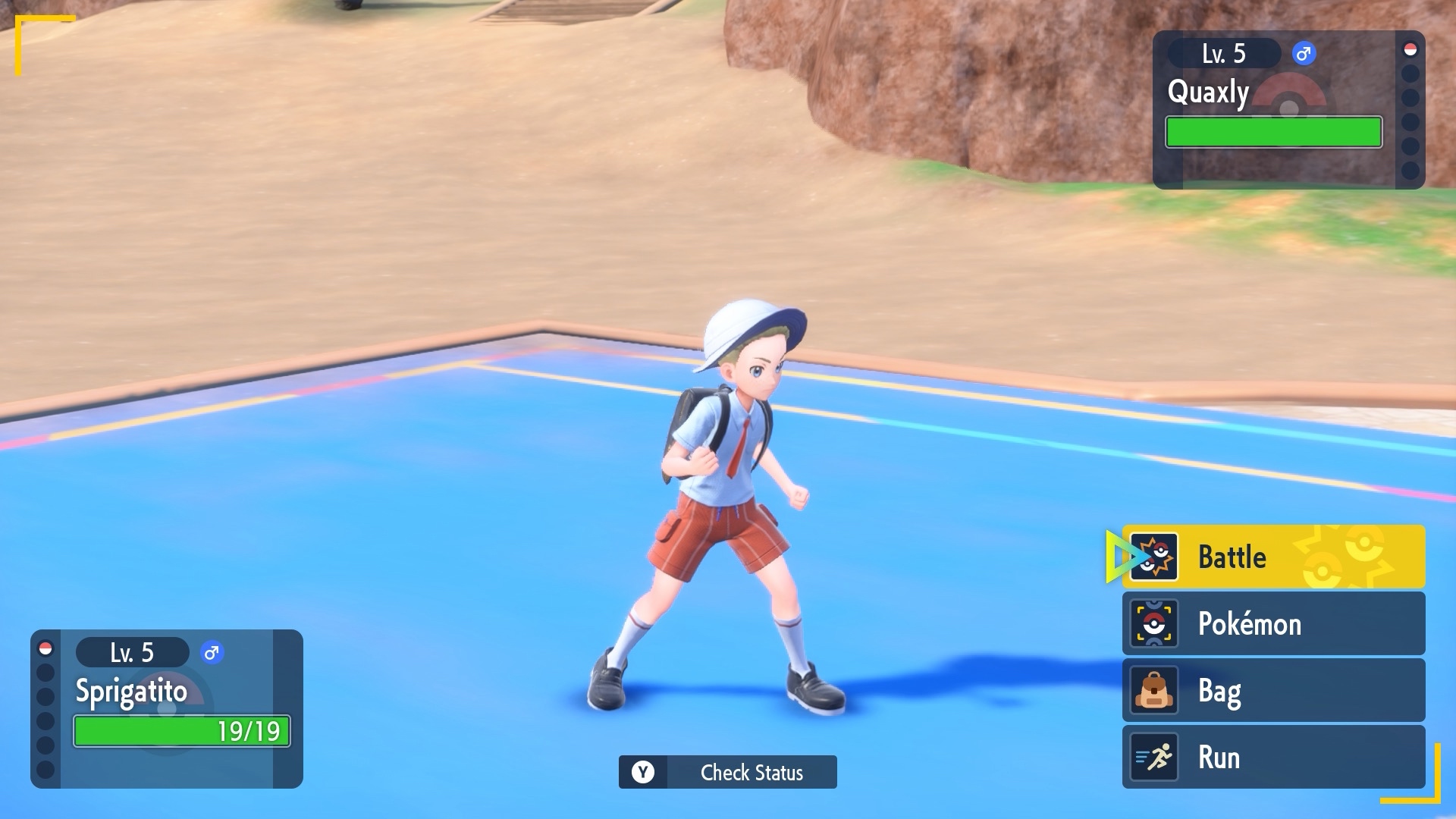The image size is (1456, 819).
Task: Open the Pokémon party menu
Action: tap(1272, 624)
